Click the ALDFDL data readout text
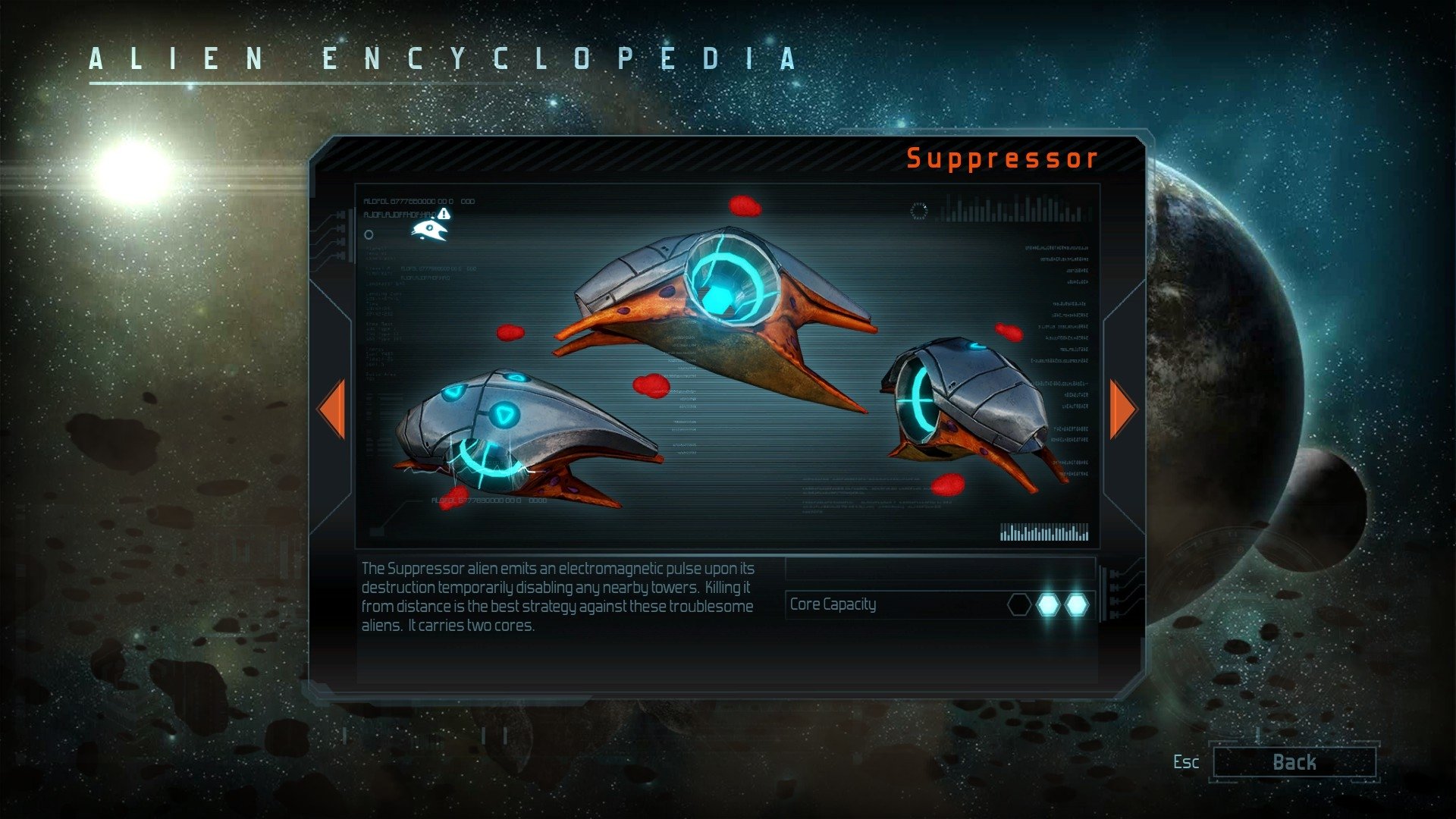This screenshot has width=1456, height=819. pyautogui.click(x=421, y=201)
